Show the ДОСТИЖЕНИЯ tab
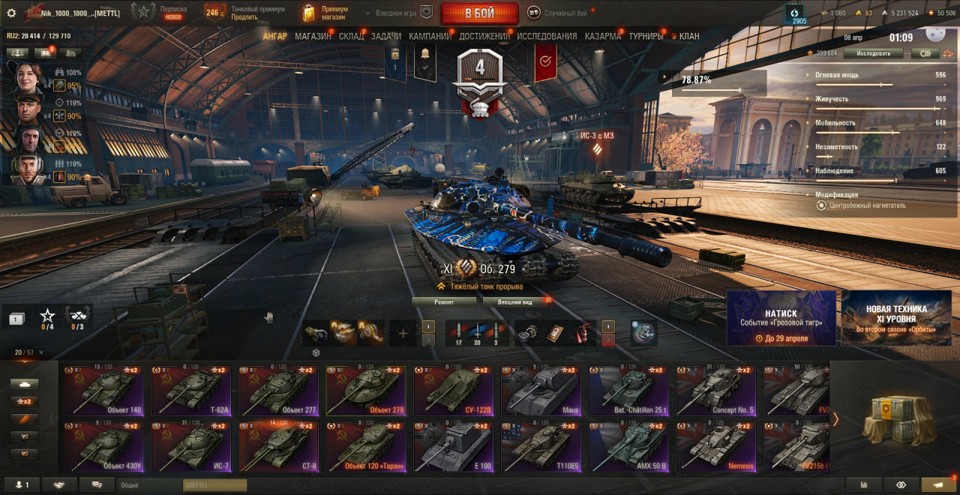This screenshot has width=960, height=495. click(x=485, y=36)
